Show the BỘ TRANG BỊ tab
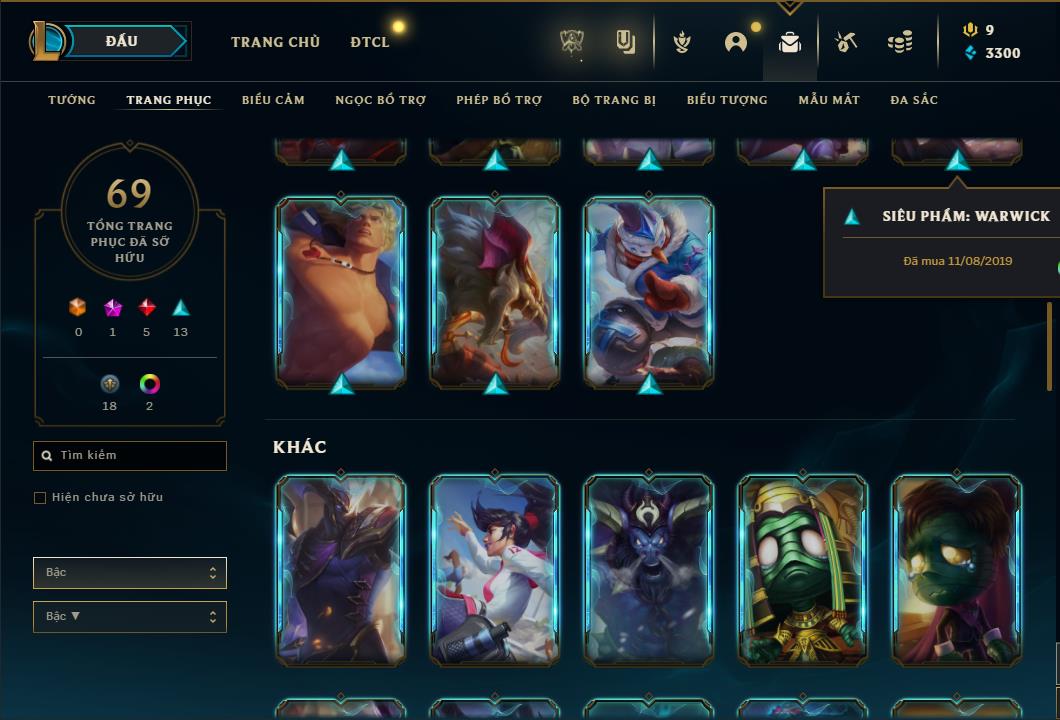1060x720 pixels. click(x=614, y=100)
